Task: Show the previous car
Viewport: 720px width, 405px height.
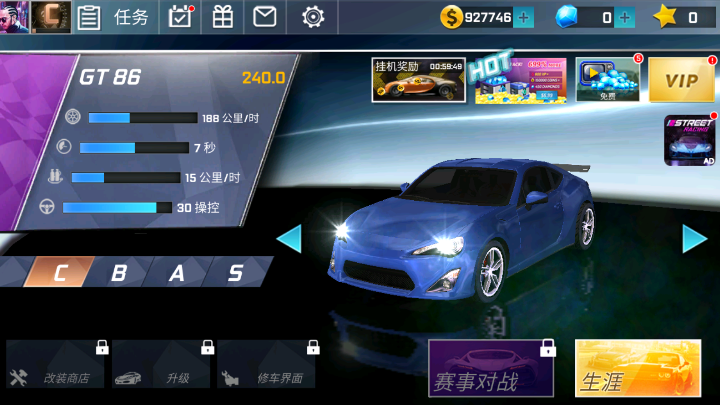Action: (288, 238)
